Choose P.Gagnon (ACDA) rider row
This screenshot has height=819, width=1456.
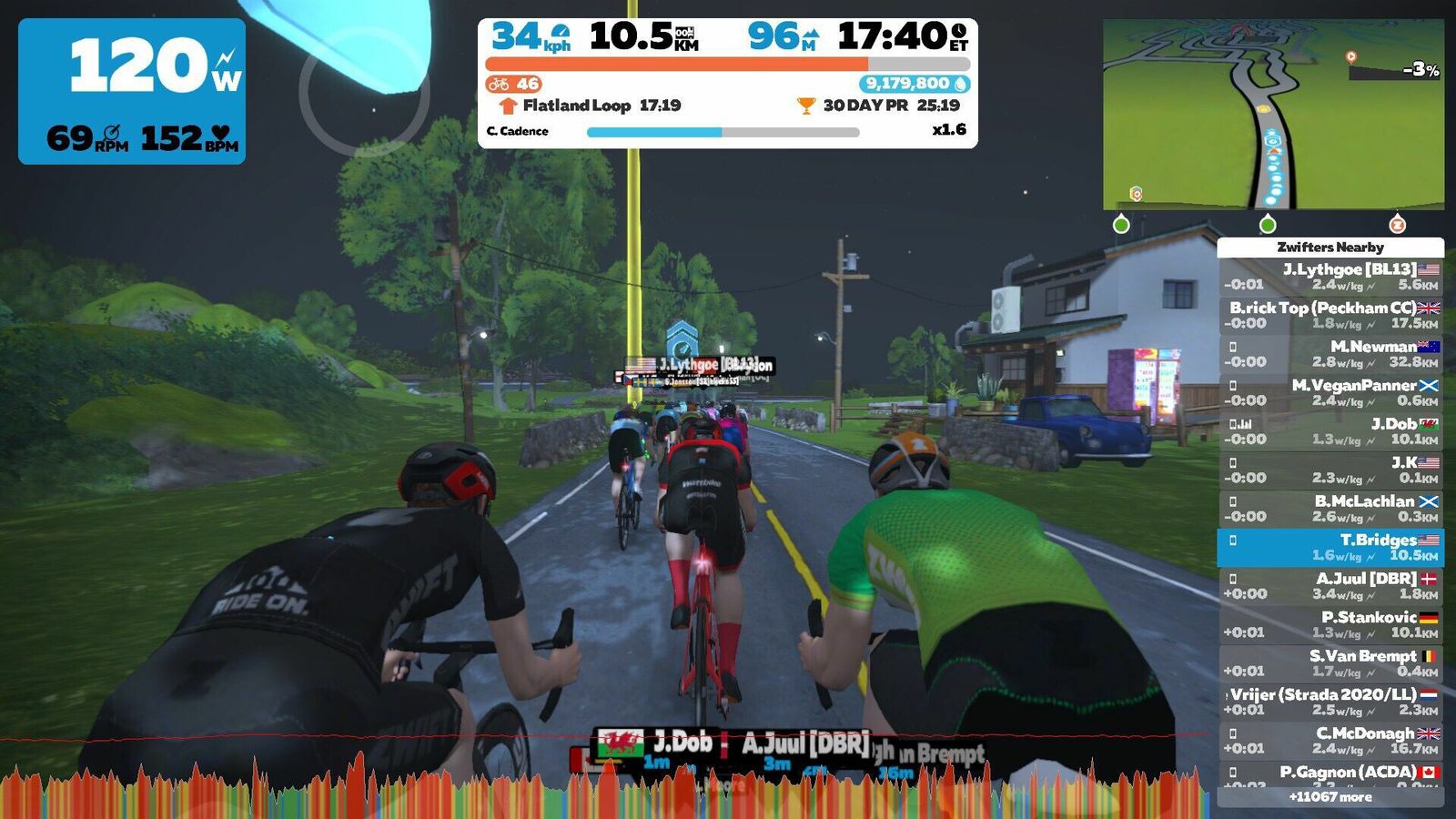(1330, 775)
